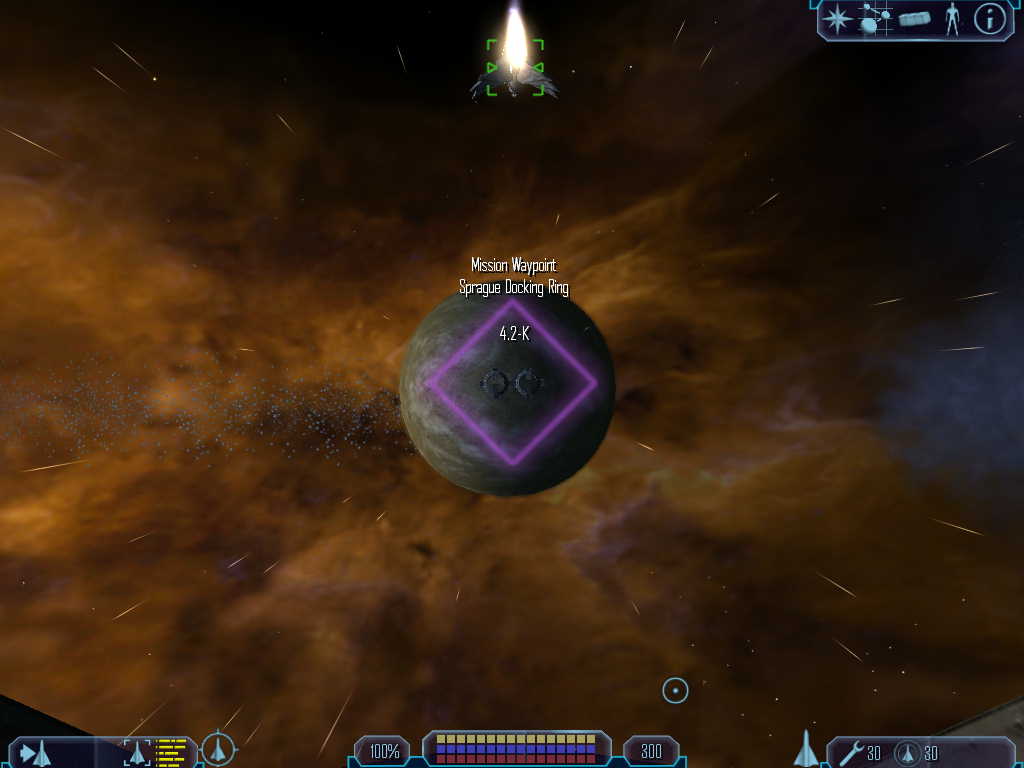
Task: Show the information panel icon
Action: click(989, 19)
